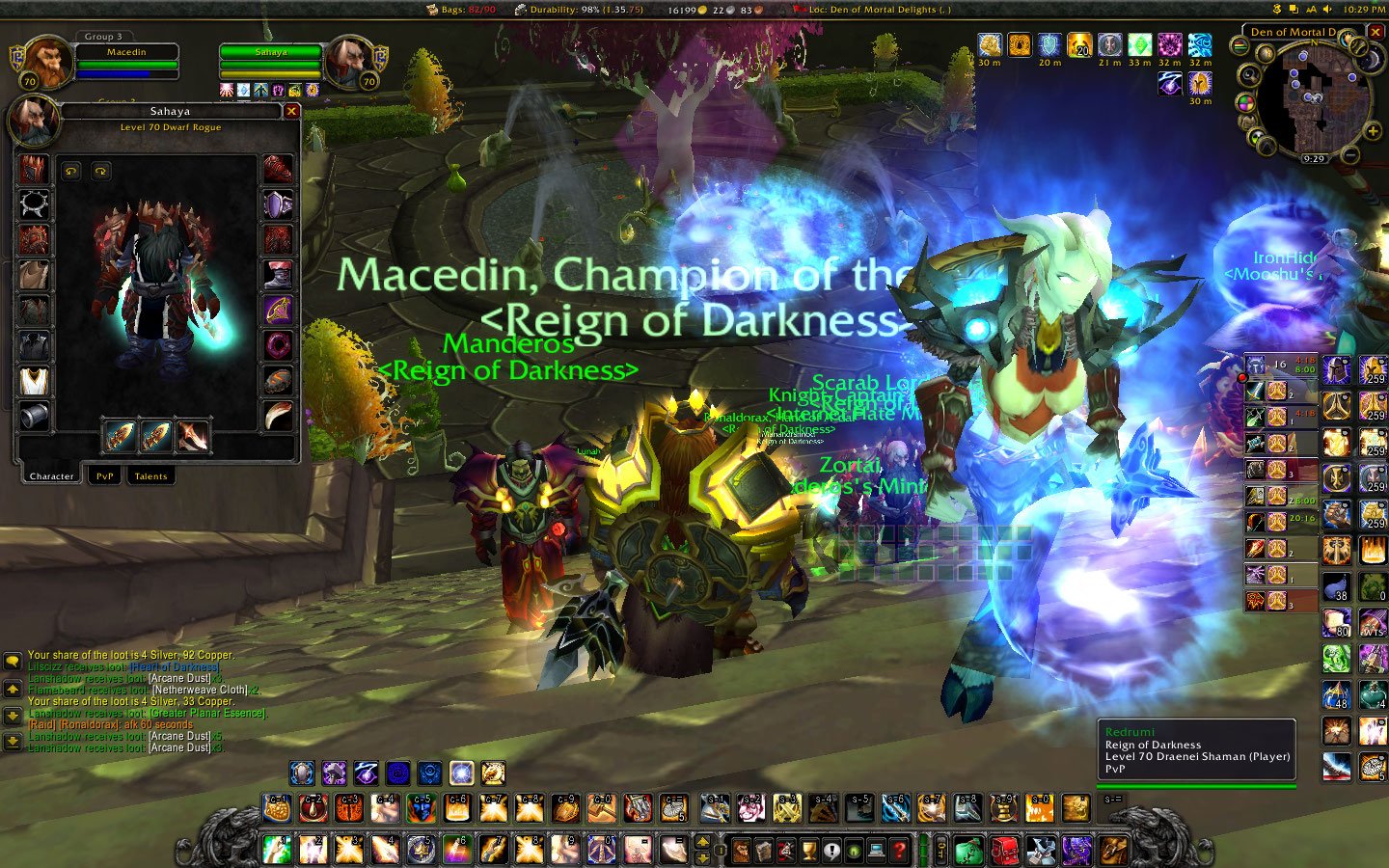Image resolution: width=1389 pixels, height=868 pixels.
Task: Open the red question mark Help icon
Action: pos(899,852)
